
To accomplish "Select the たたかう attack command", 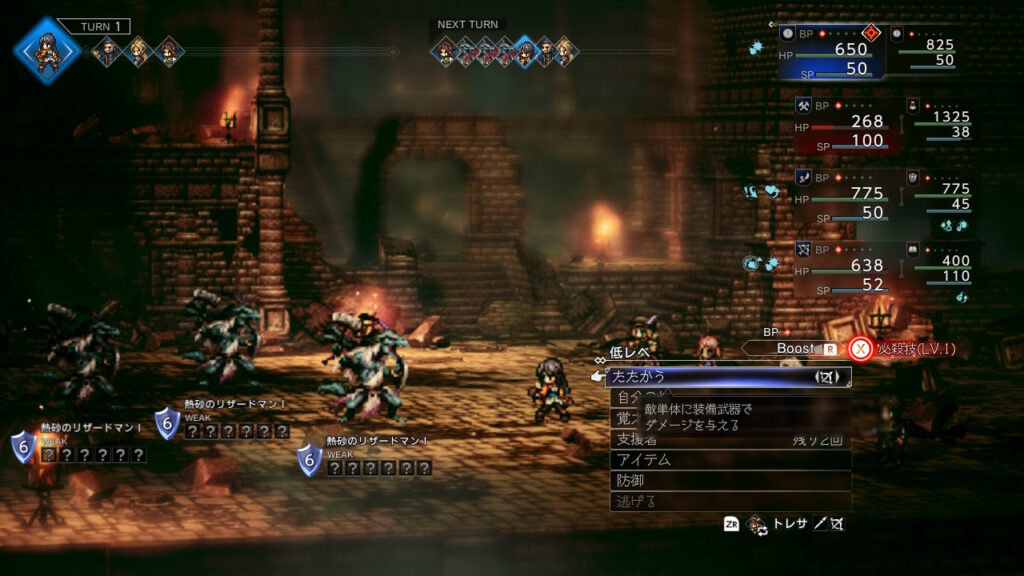I will [700, 377].
